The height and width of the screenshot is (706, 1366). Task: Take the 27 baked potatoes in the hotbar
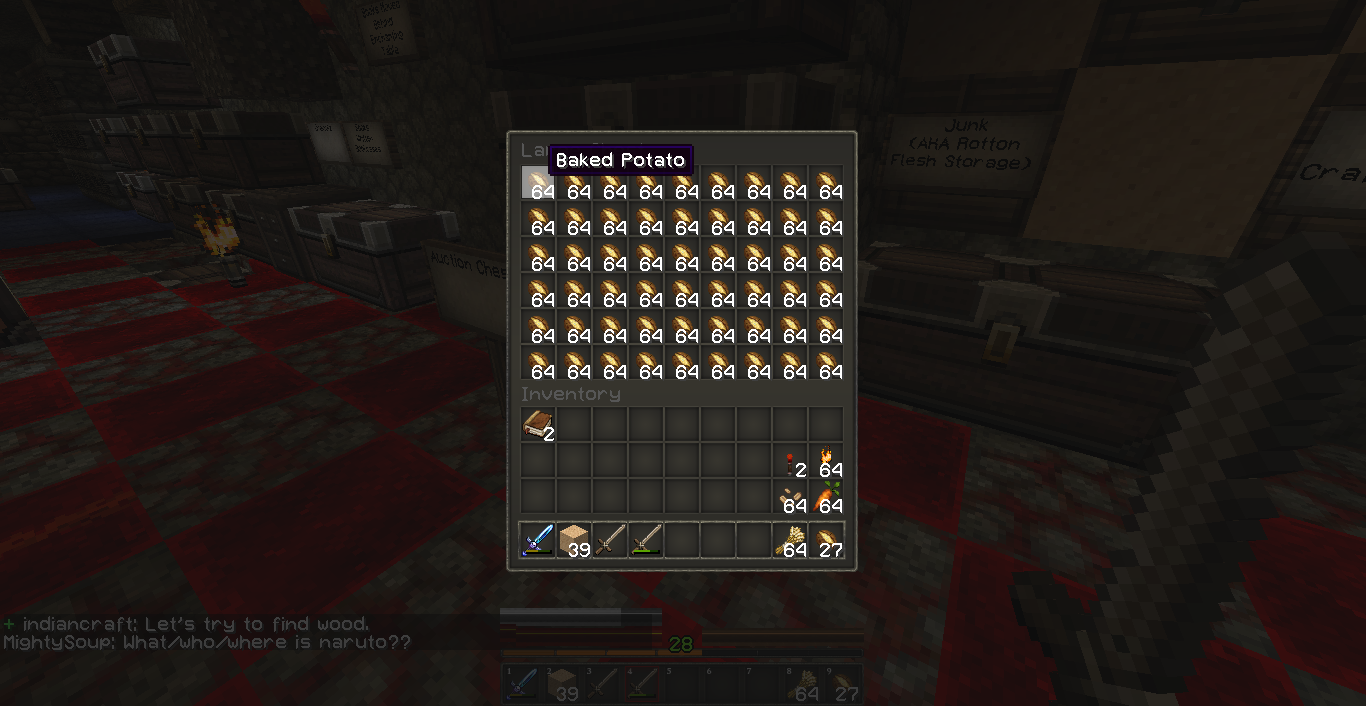826,540
